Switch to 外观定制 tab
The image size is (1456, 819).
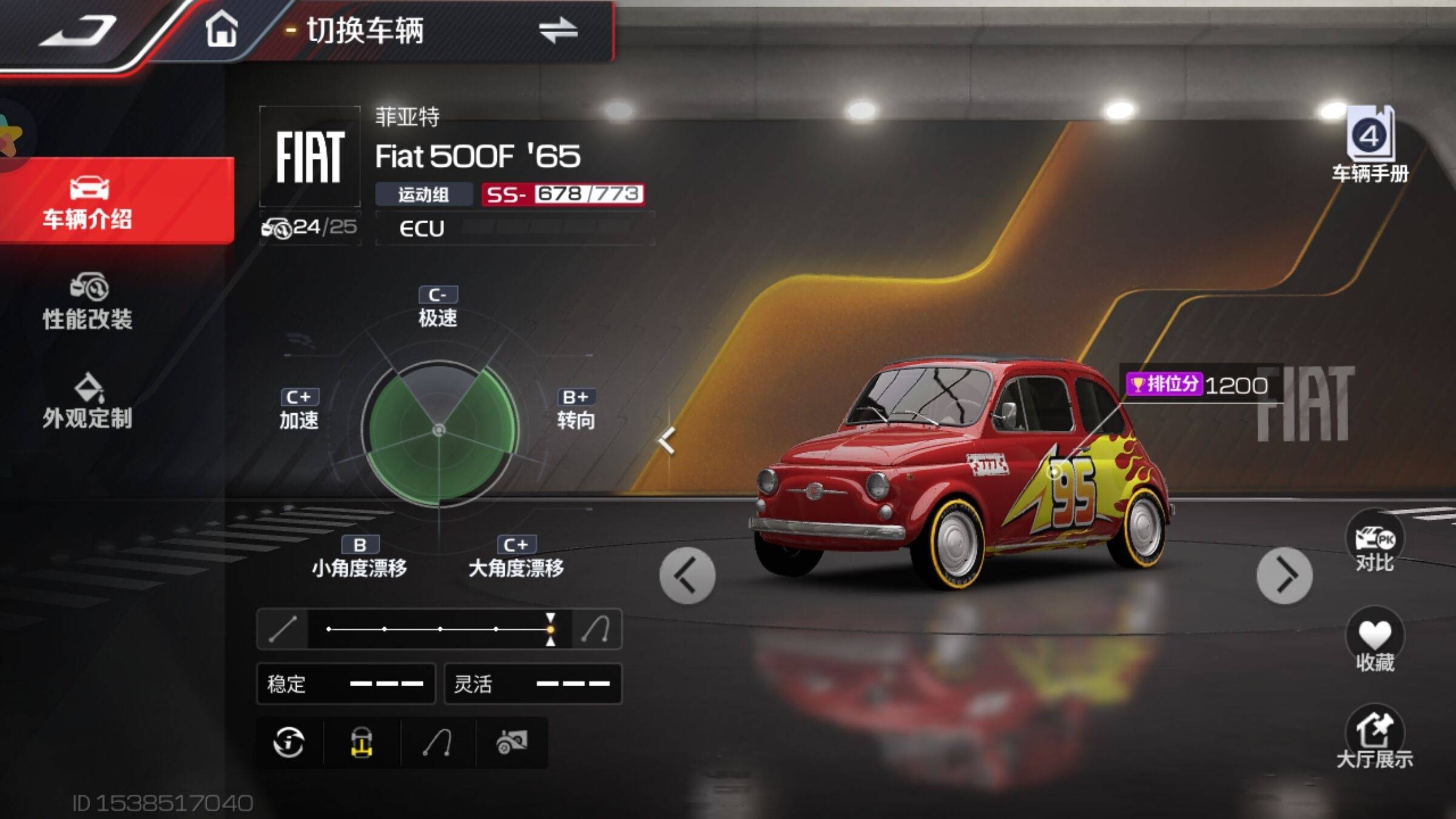(88, 401)
